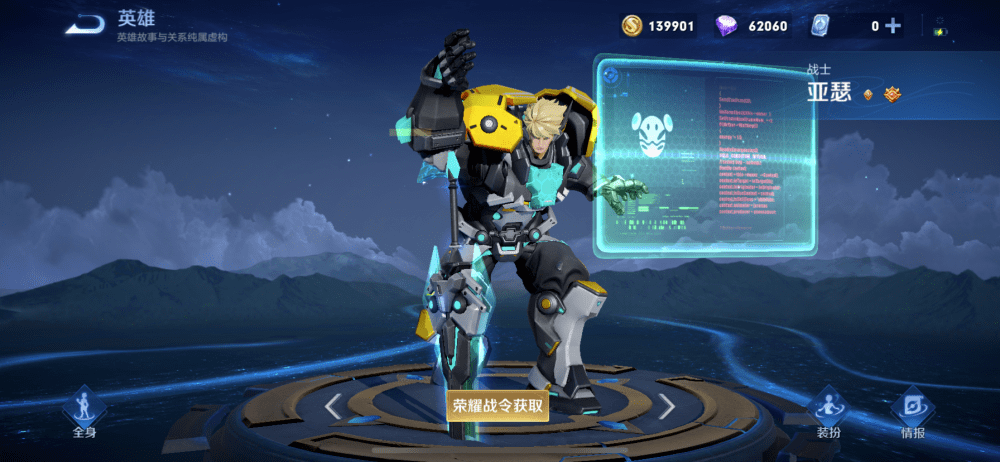The image size is (1000, 462).
Task: Open the 装扮 dress-up menu
Action: [828, 412]
